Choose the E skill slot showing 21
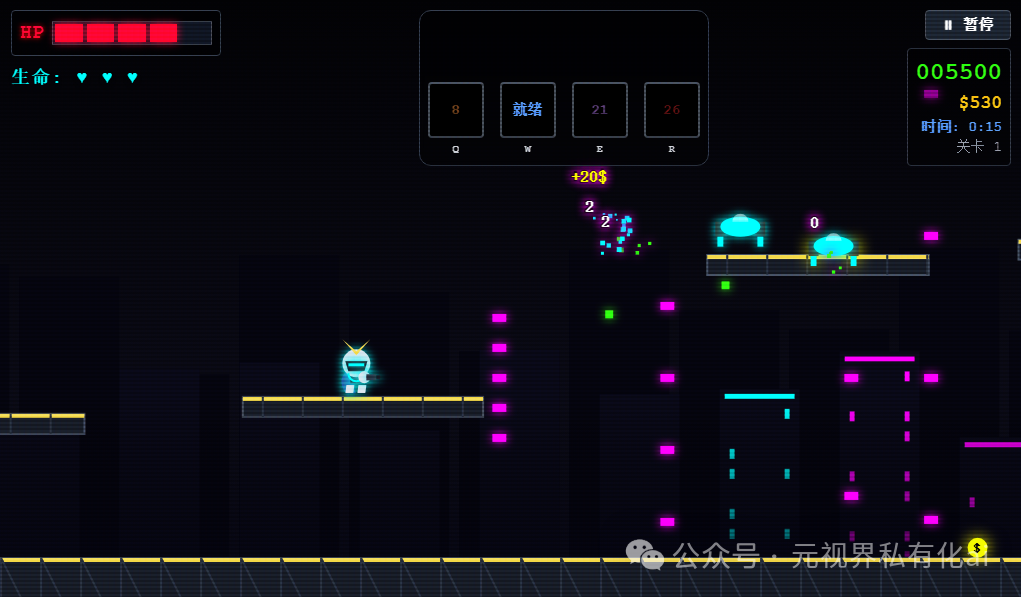The height and width of the screenshot is (597, 1021). 599,110
